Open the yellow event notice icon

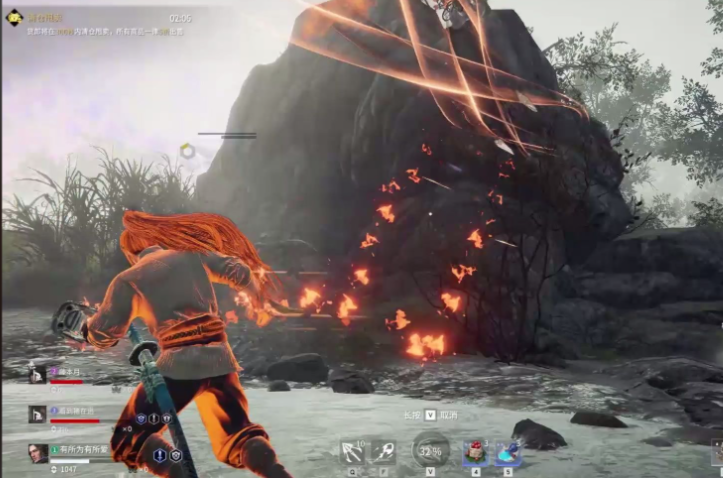(x=14, y=18)
